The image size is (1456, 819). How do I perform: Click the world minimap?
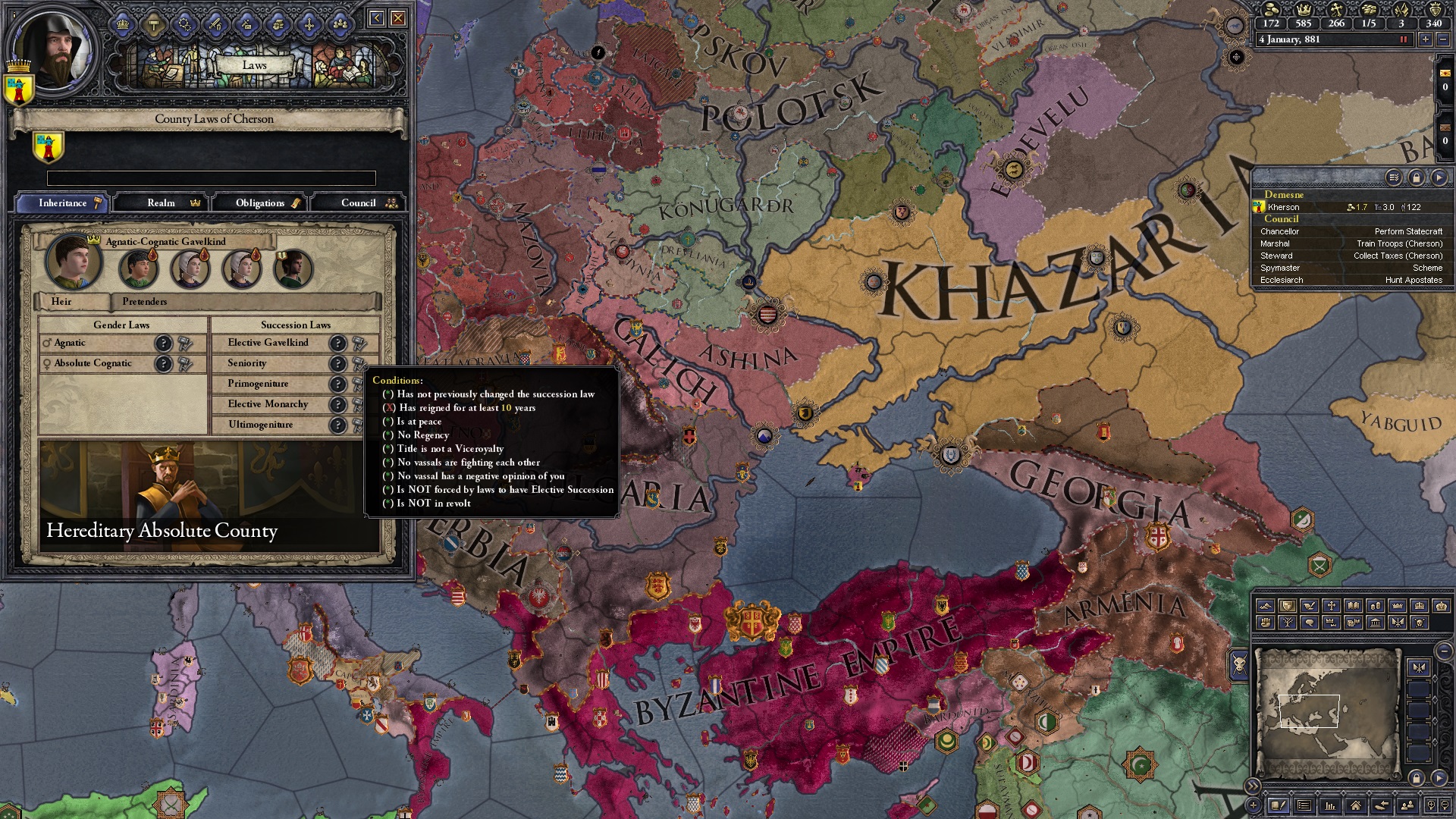point(1326,713)
